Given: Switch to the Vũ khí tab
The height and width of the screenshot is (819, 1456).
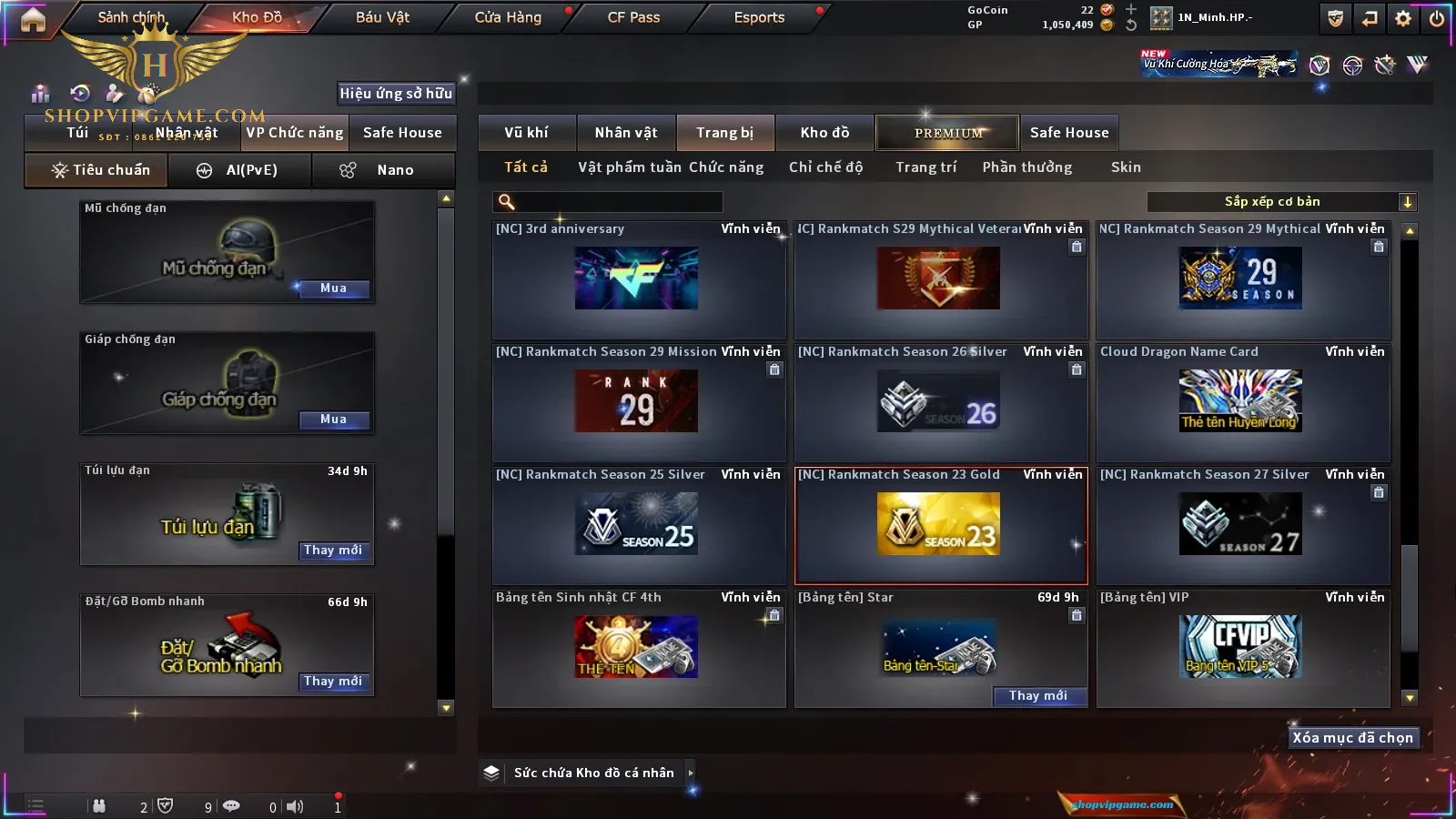Looking at the screenshot, I should (526, 133).
